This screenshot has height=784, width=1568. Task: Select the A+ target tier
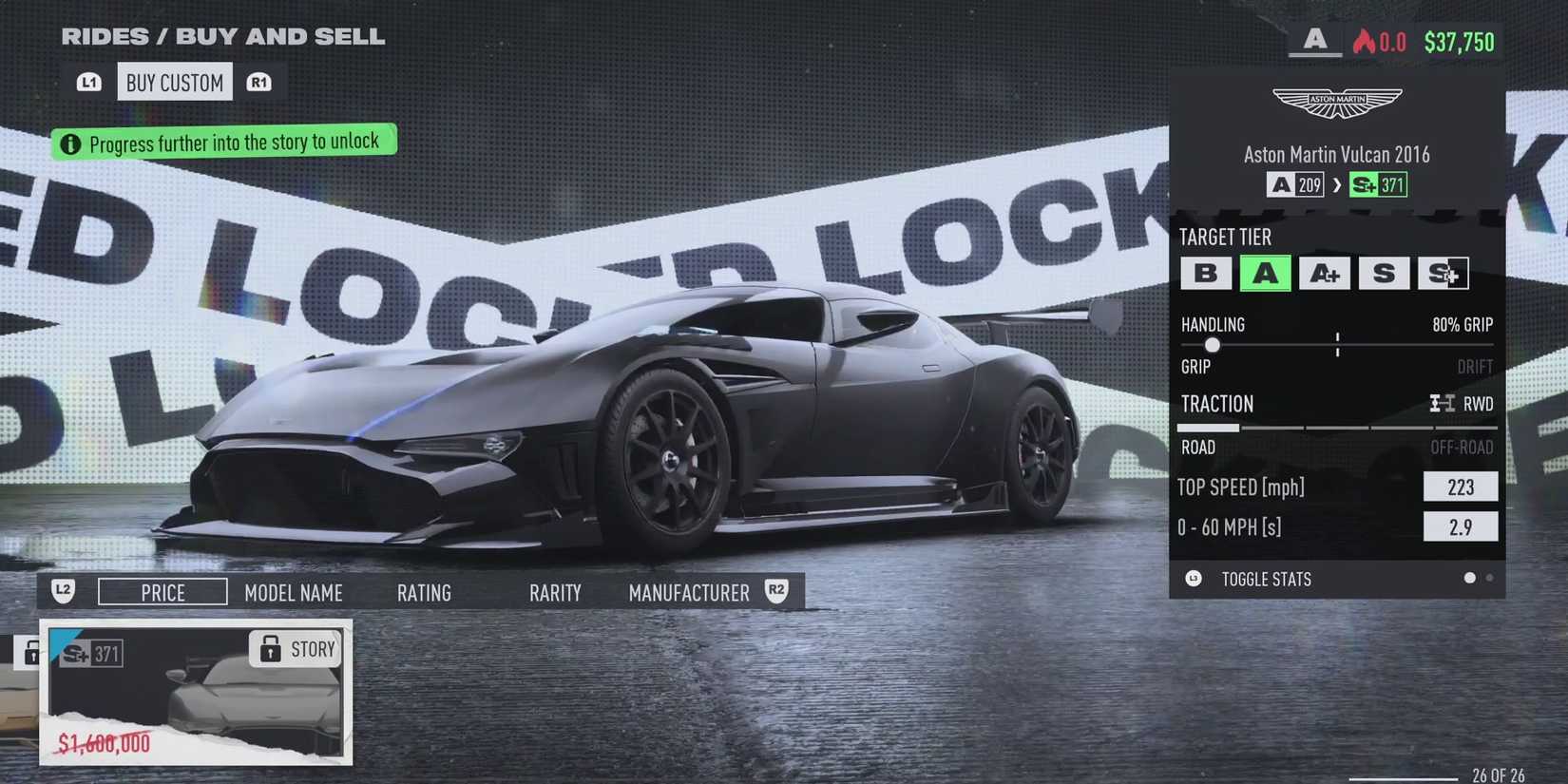(x=1325, y=274)
